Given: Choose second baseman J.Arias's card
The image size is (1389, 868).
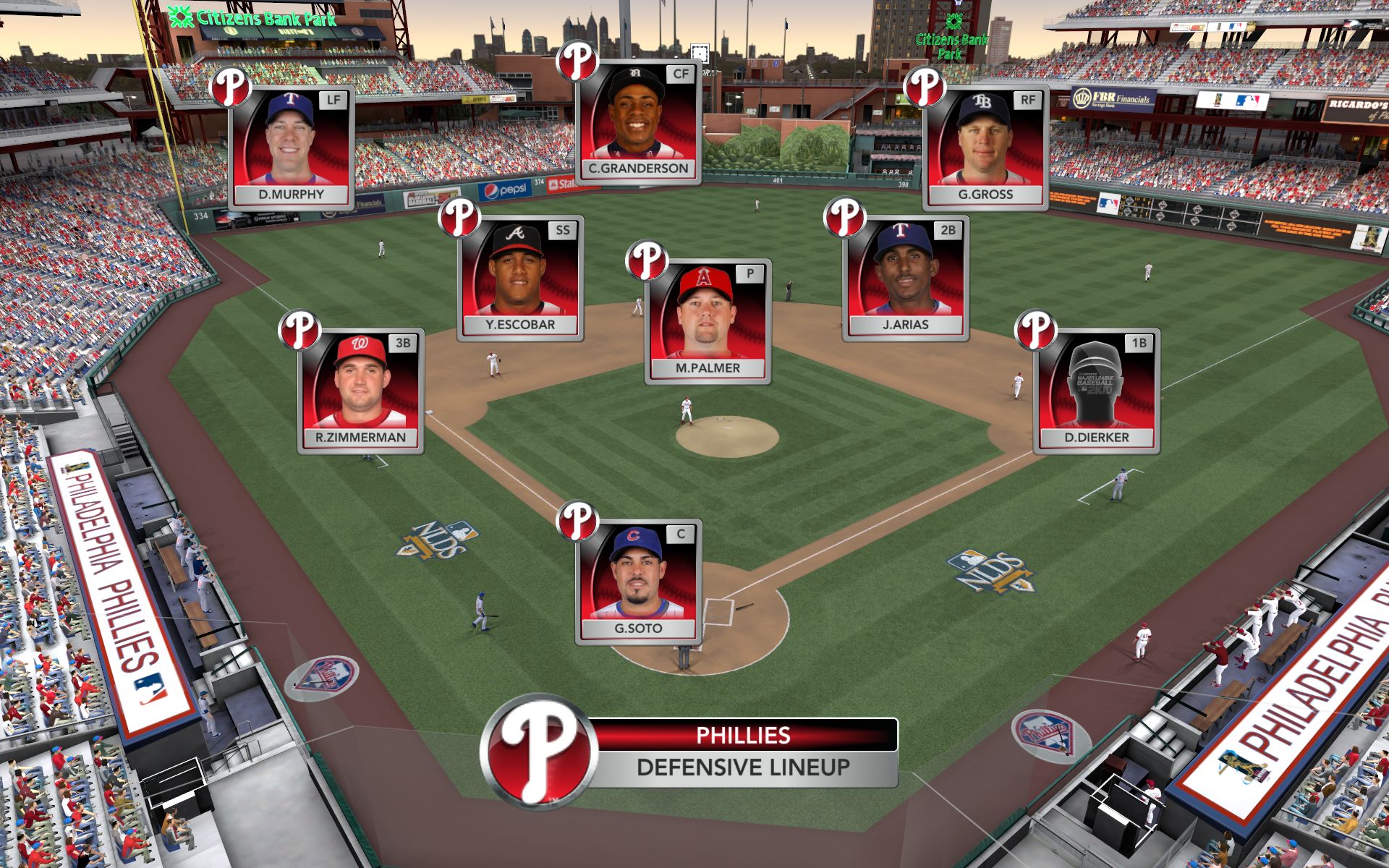Looking at the screenshot, I should pos(906,278).
